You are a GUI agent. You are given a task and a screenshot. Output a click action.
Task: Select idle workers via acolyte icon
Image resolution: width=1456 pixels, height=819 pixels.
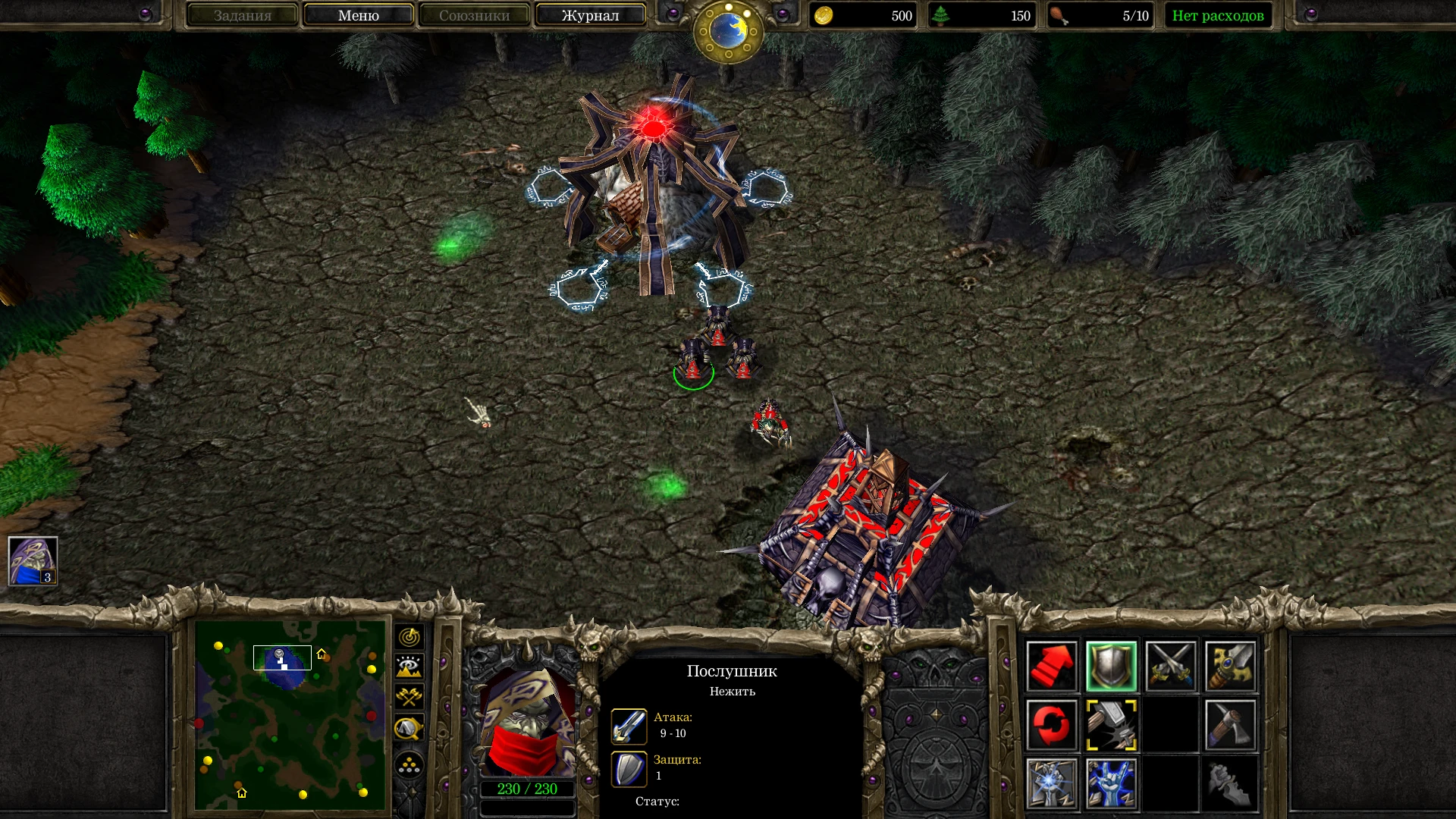tap(33, 561)
